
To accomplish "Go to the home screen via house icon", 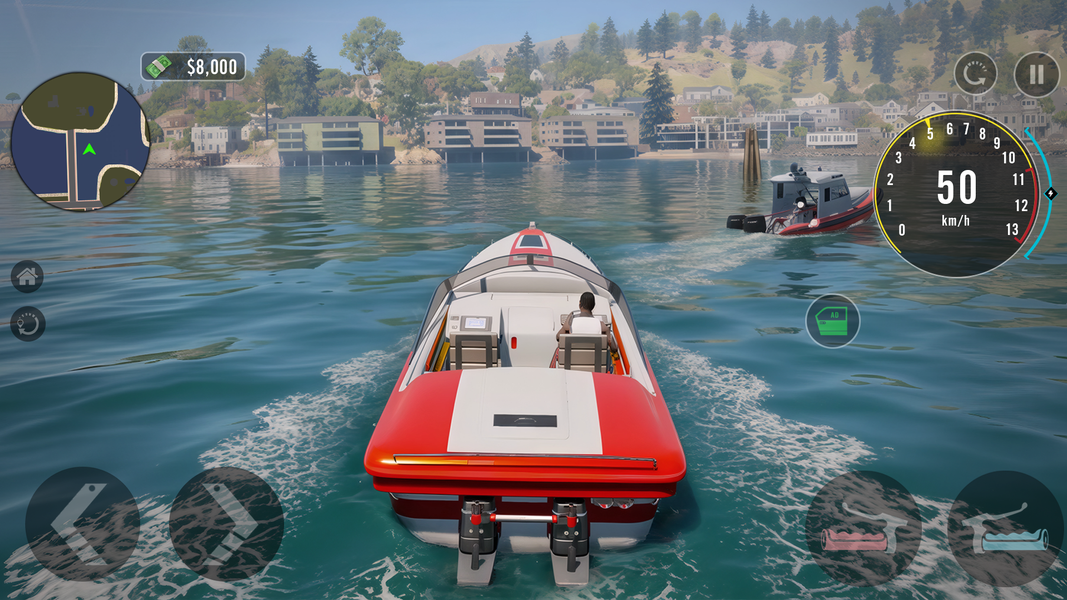I will pyautogui.click(x=27, y=276).
